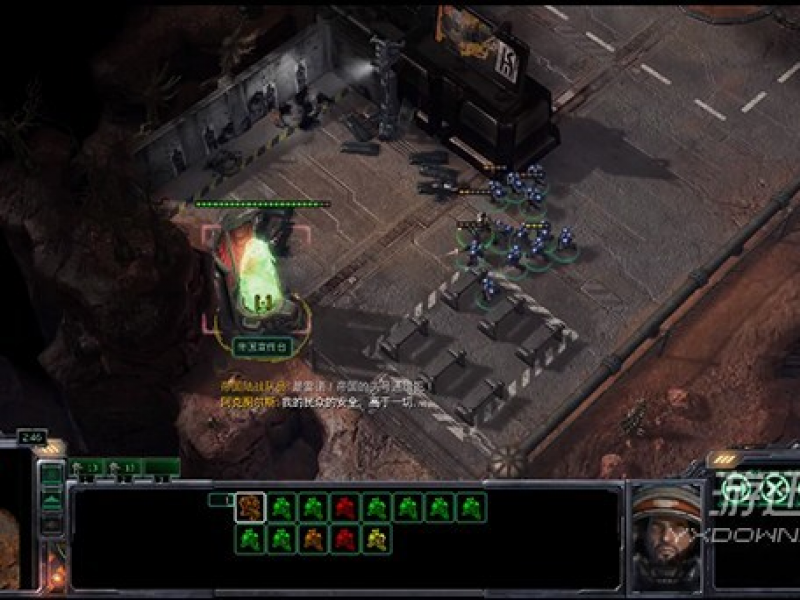Select the highlighted orange marine wireframe
The image size is (800, 600).
tap(250, 507)
